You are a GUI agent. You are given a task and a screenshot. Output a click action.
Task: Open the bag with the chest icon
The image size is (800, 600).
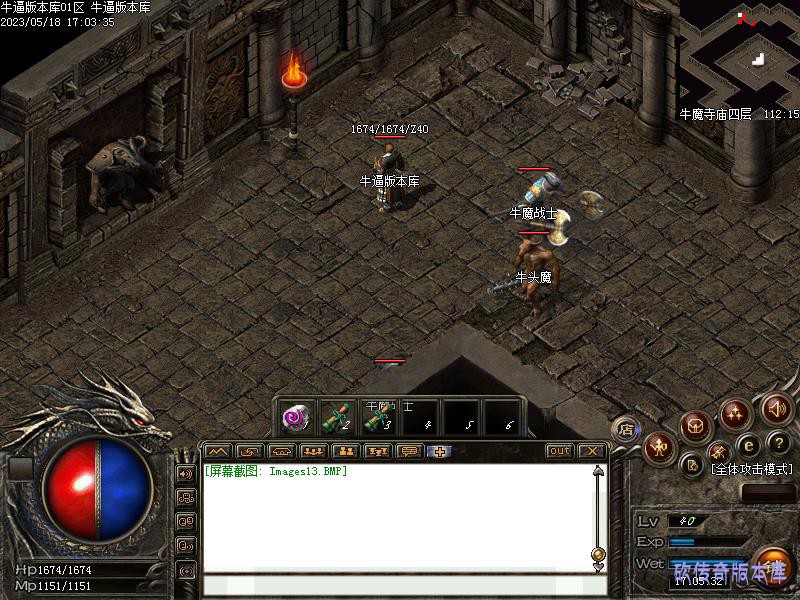click(x=695, y=427)
